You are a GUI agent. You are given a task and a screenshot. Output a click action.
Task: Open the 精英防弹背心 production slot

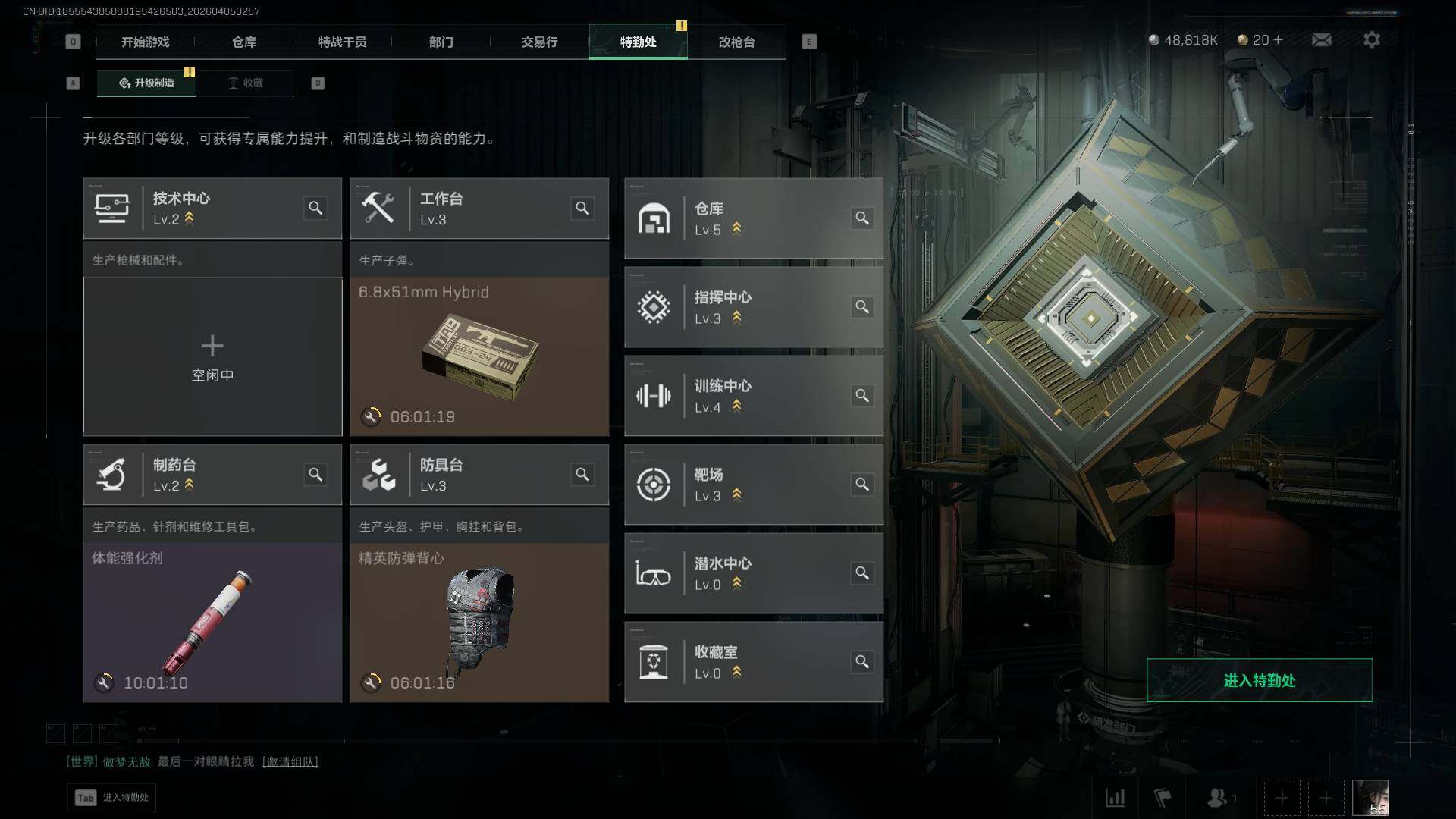479,622
